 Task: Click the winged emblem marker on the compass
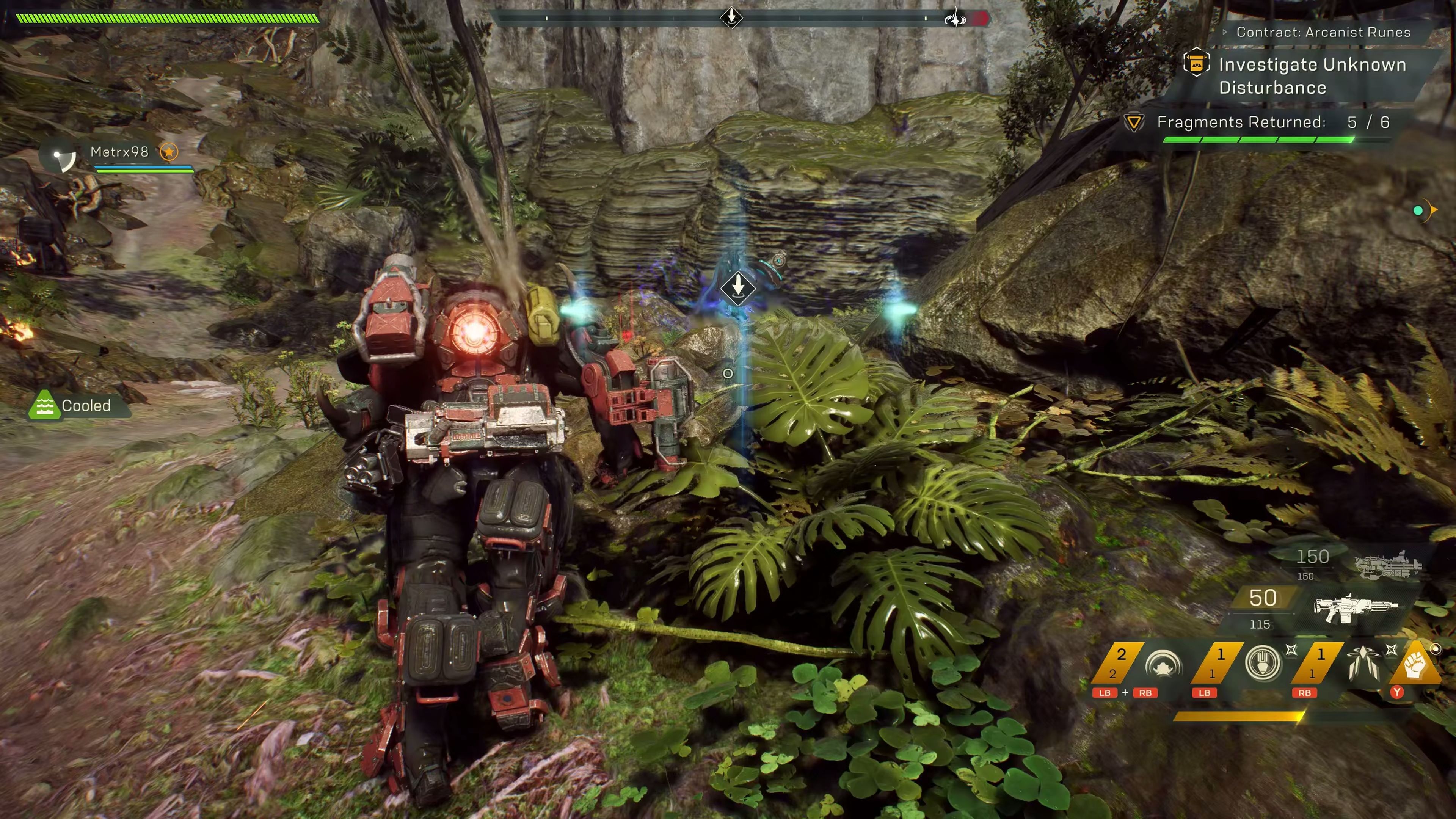pyautogui.click(x=955, y=19)
